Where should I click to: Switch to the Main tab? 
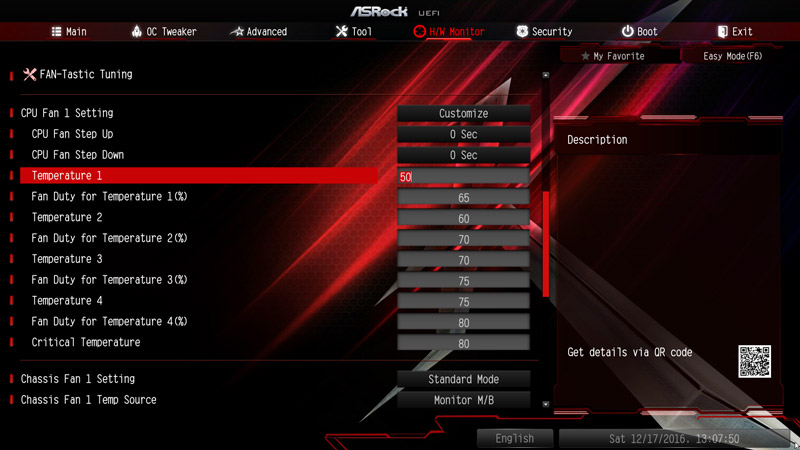(69, 32)
